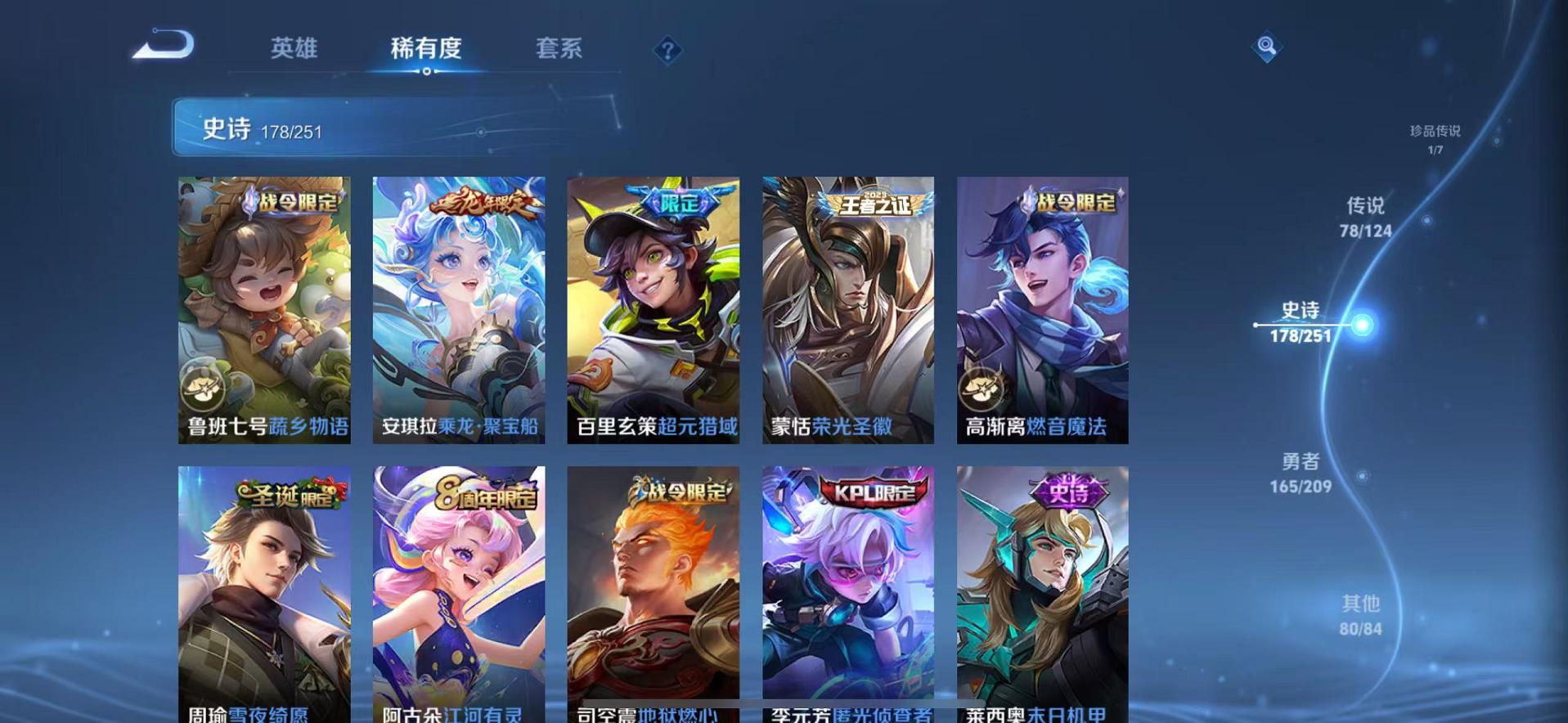Open the 安琪拉乘龙·聚宝船 skin thumbnail
1568x723 pixels.
459,311
